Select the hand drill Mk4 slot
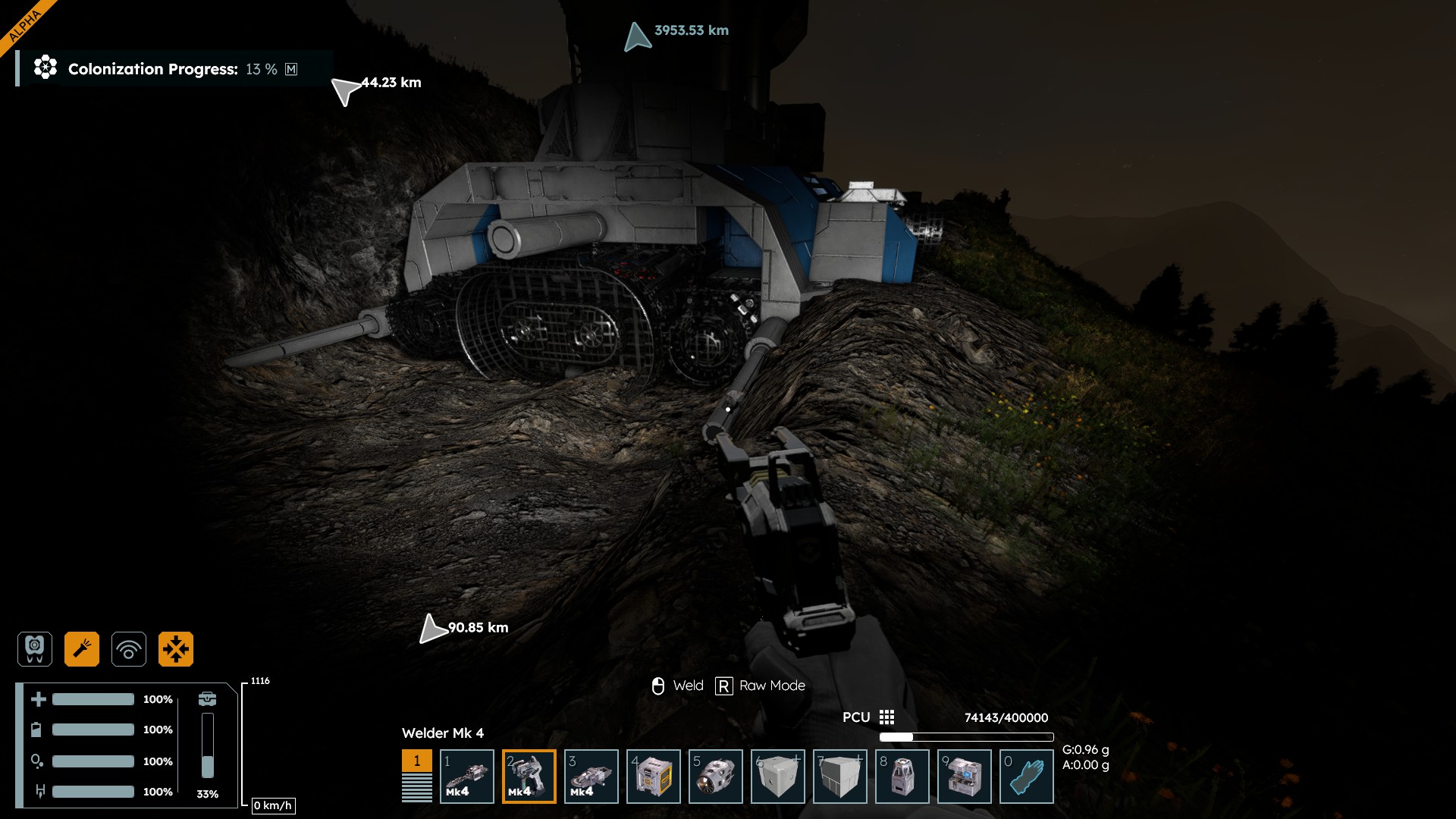Viewport: 1456px width, 819px height. click(x=467, y=776)
